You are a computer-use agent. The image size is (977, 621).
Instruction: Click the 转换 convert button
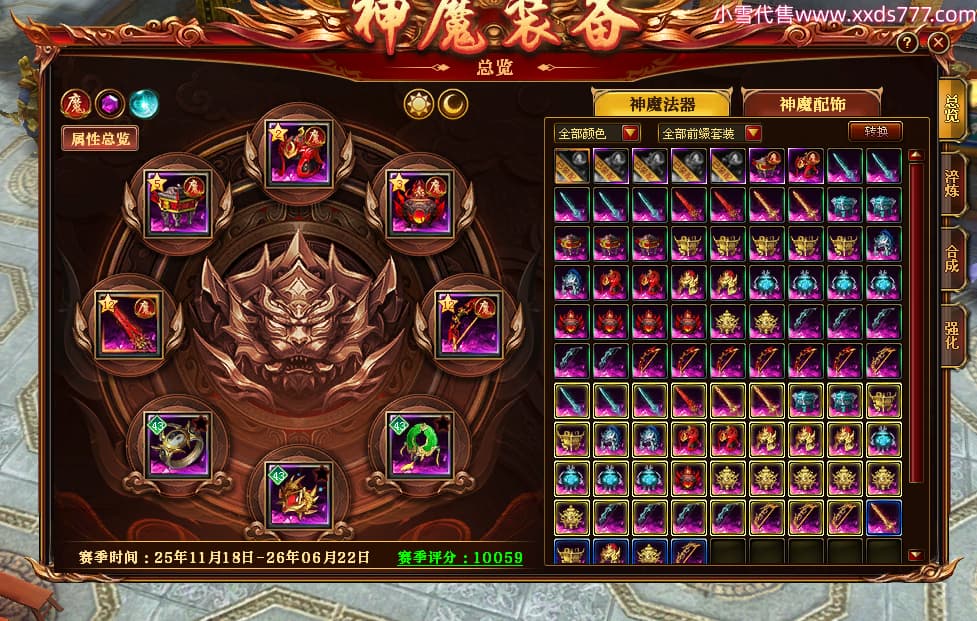click(x=875, y=131)
